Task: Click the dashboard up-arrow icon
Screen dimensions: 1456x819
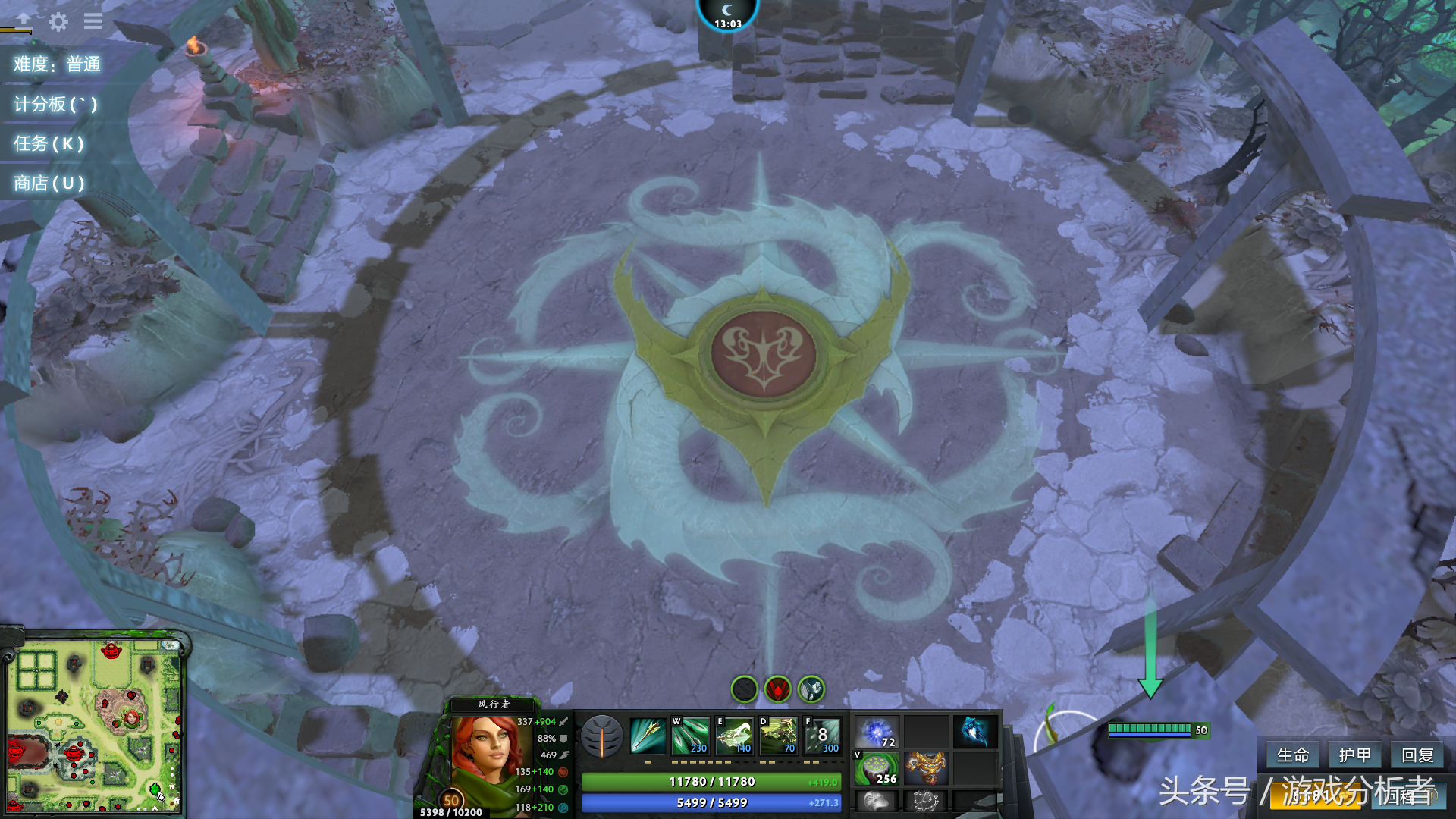Action: [x=24, y=20]
